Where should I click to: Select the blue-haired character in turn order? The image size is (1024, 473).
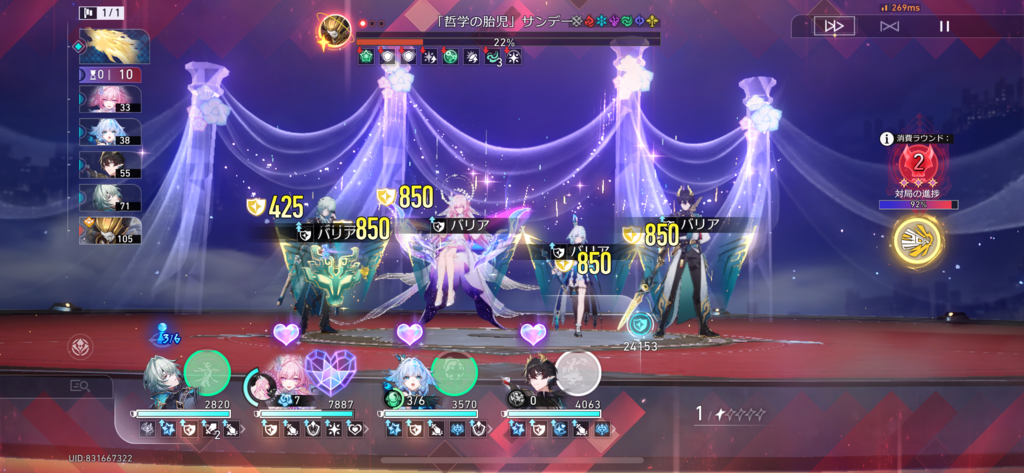pyautogui.click(x=110, y=133)
